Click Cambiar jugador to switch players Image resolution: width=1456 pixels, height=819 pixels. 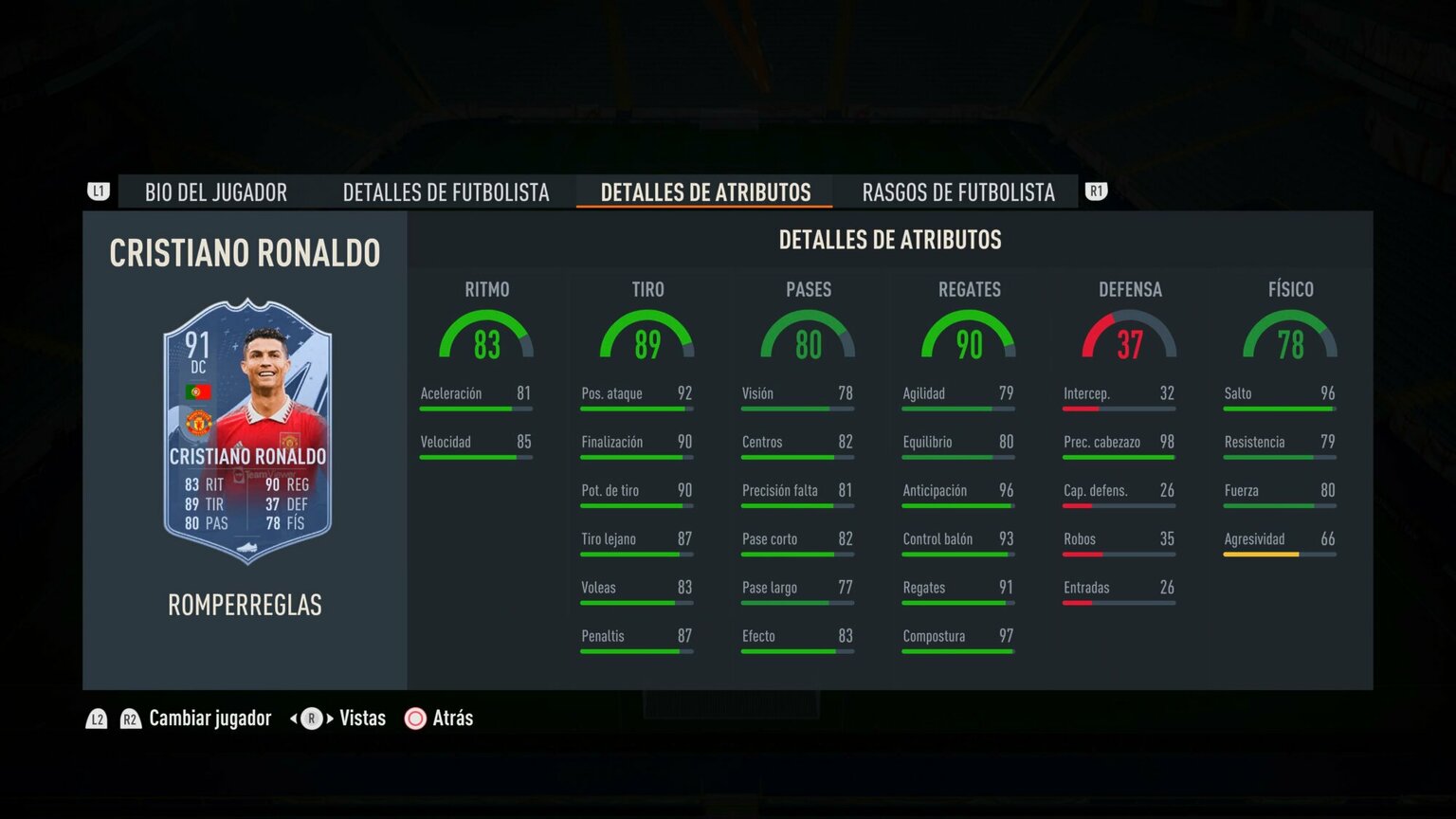(209, 719)
